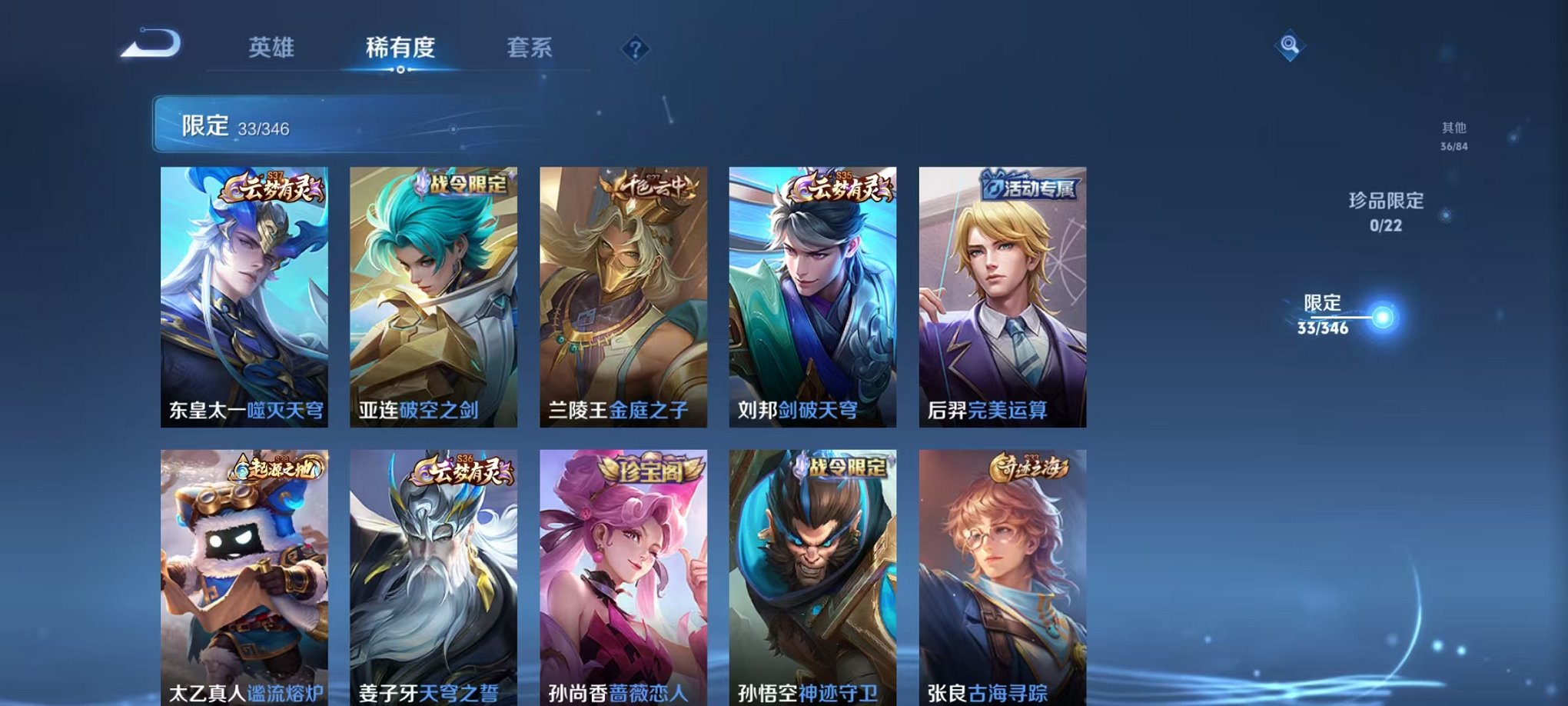Open the search with the magnifier icon
The image size is (1568, 706).
pos(1291,46)
